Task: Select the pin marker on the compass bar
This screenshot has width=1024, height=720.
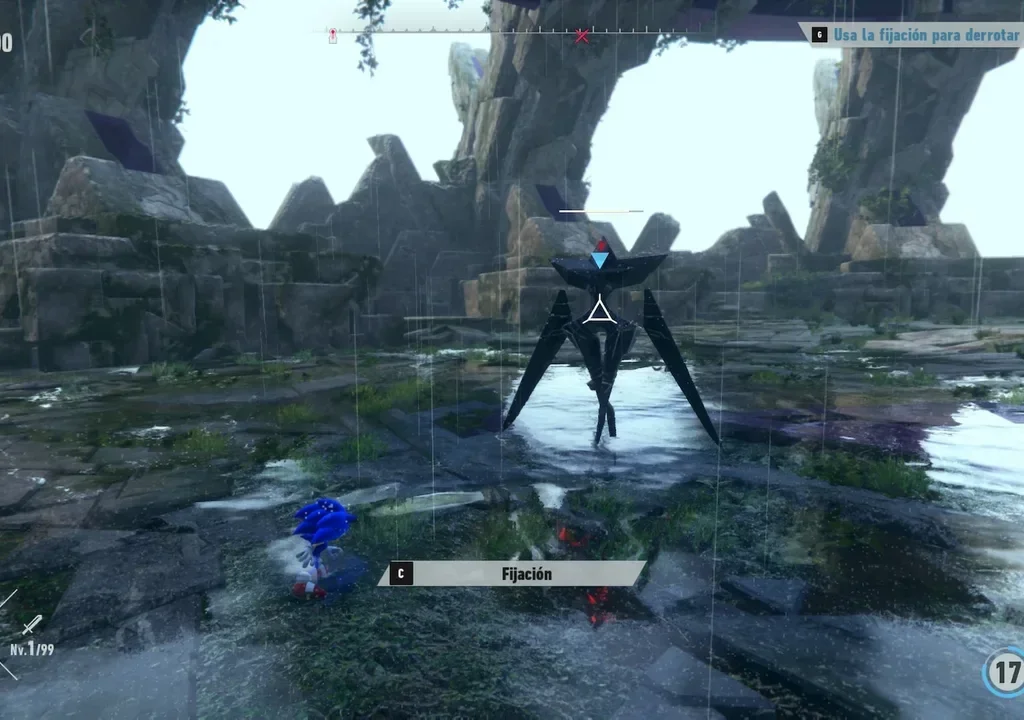Action: click(333, 36)
